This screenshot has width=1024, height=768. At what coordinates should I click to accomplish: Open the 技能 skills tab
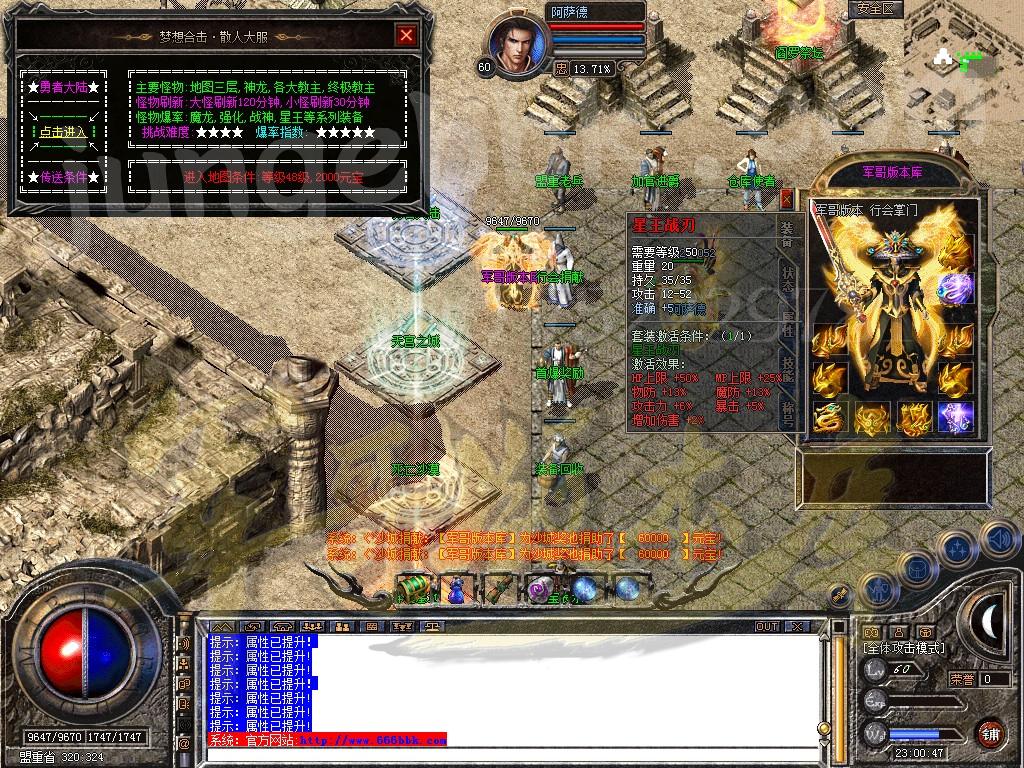coord(787,367)
